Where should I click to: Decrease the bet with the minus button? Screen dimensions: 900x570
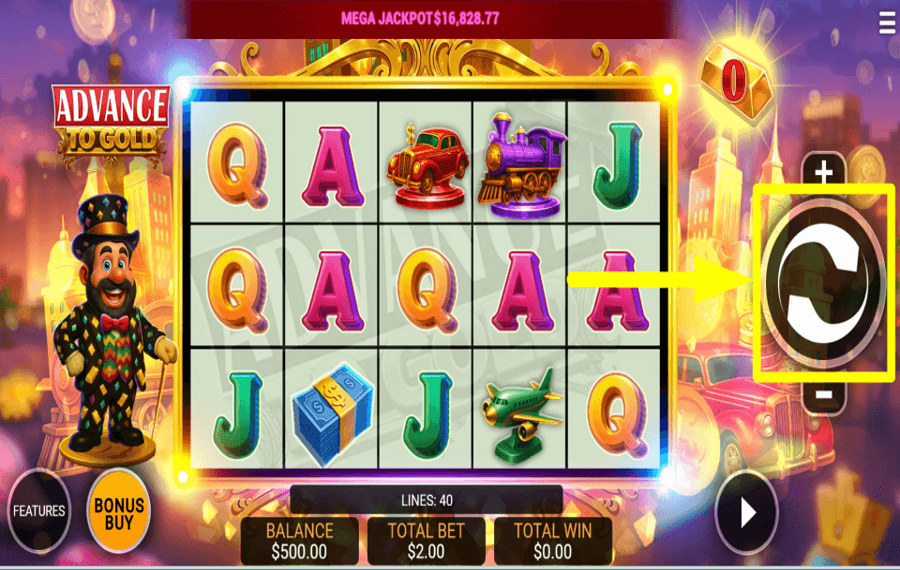pos(823,394)
